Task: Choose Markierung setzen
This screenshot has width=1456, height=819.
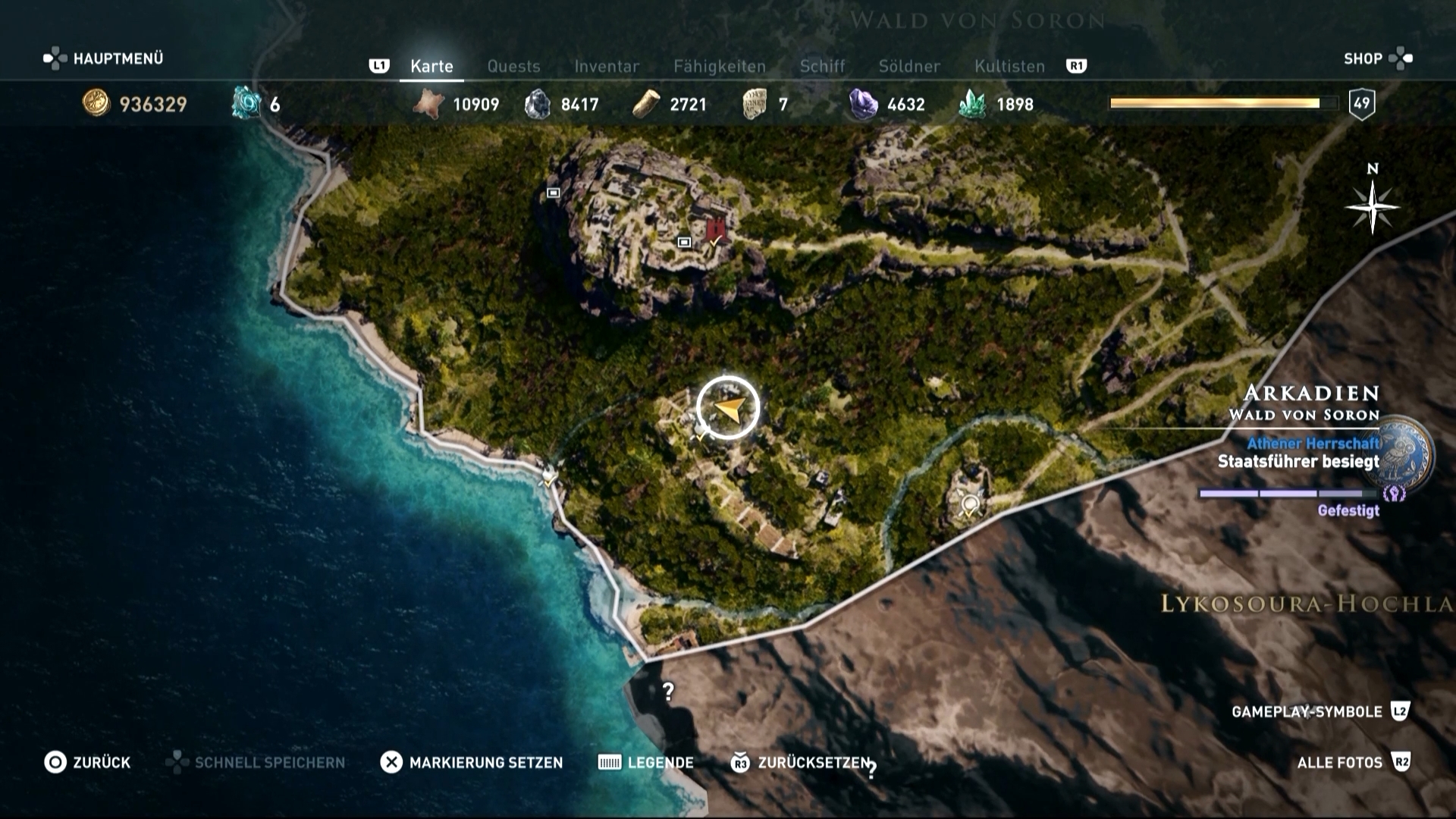Action: coord(472,762)
